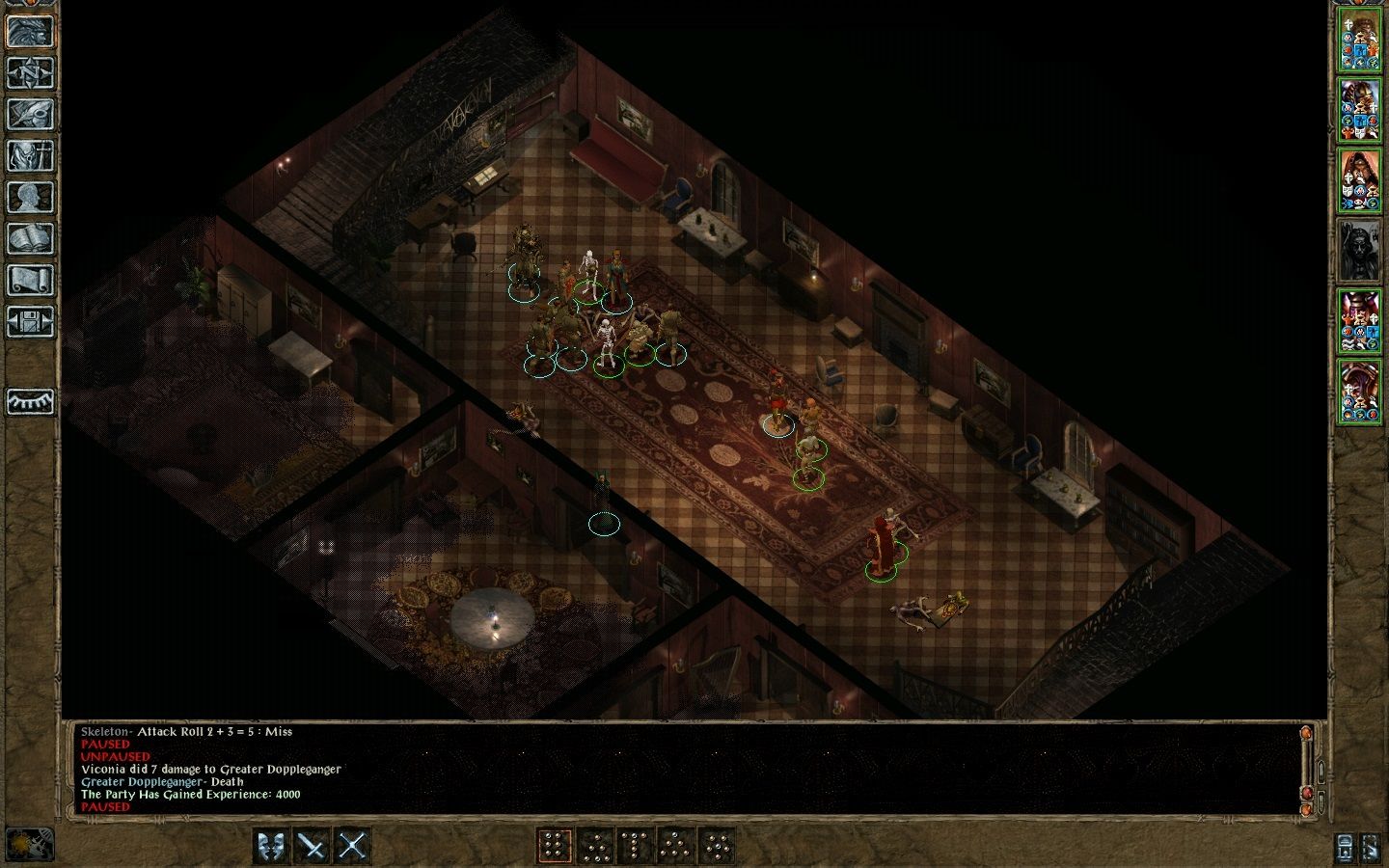
Task: Open the inventory screen
Action: pyautogui.click(x=30, y=155)
